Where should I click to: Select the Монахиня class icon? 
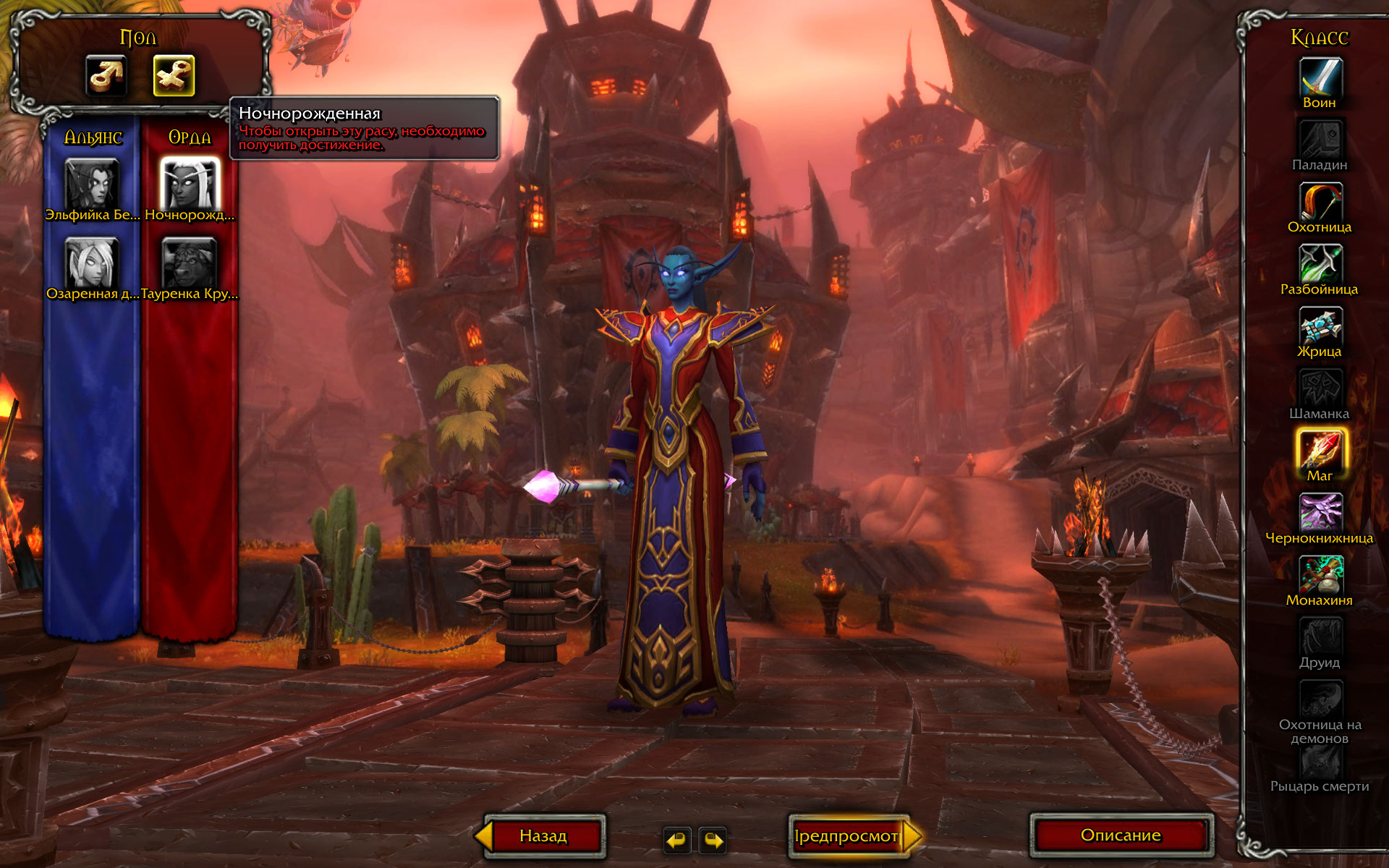tap(1320, 574)
